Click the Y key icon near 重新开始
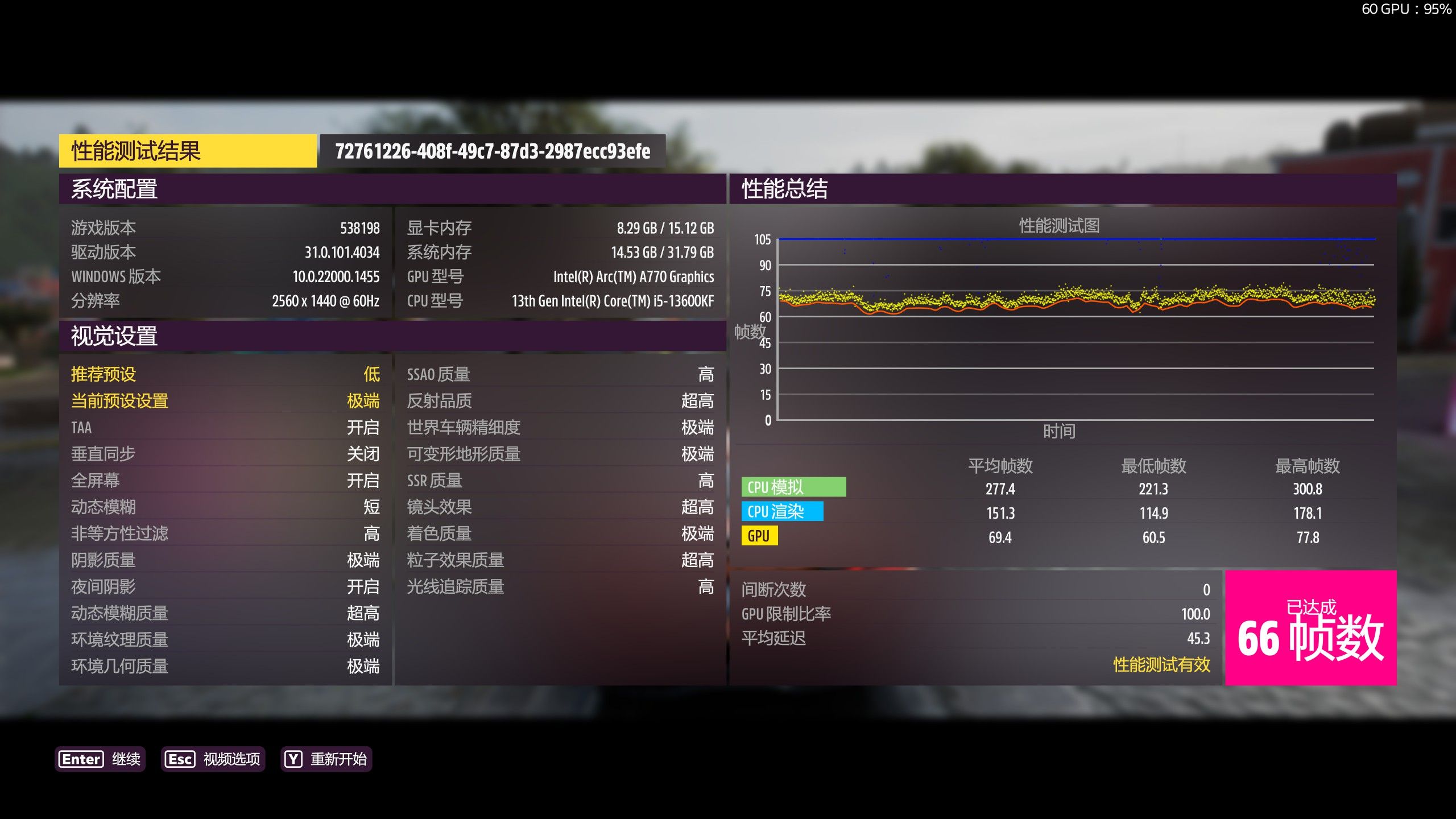Viewport: 1456px width, 819px height. 292,759
